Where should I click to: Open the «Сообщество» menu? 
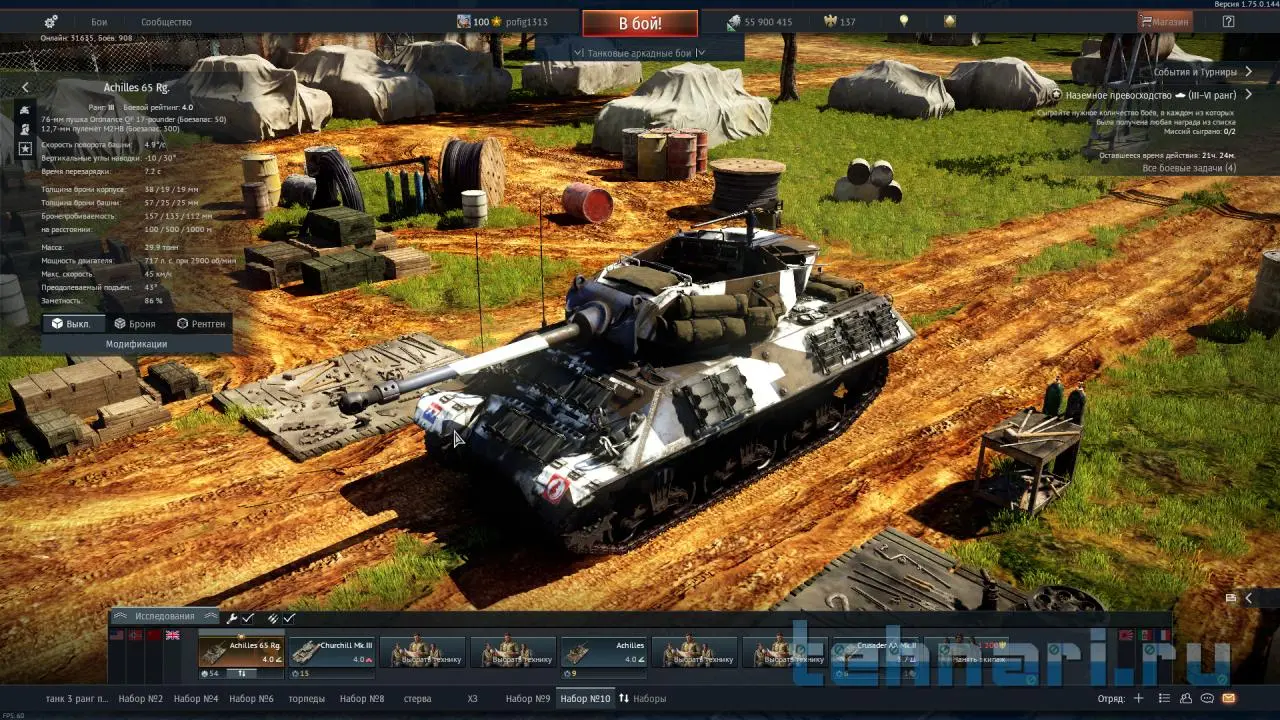coord(166,22)
